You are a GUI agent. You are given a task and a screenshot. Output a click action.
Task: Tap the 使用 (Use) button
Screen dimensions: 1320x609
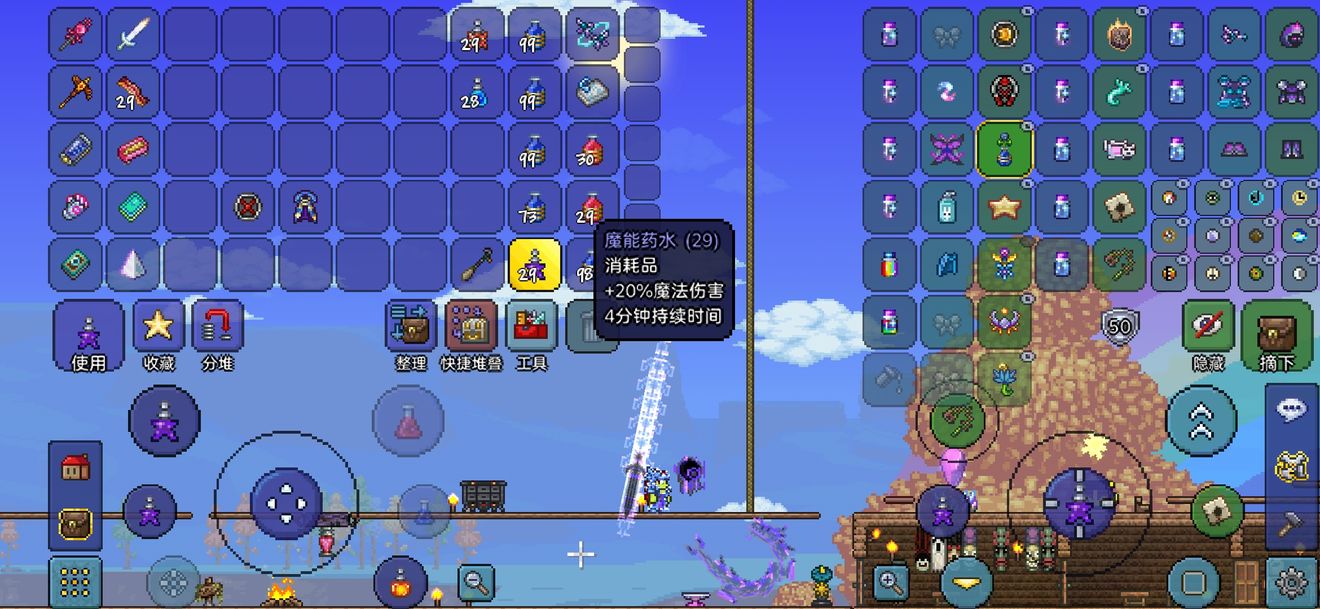coord(89,334)
